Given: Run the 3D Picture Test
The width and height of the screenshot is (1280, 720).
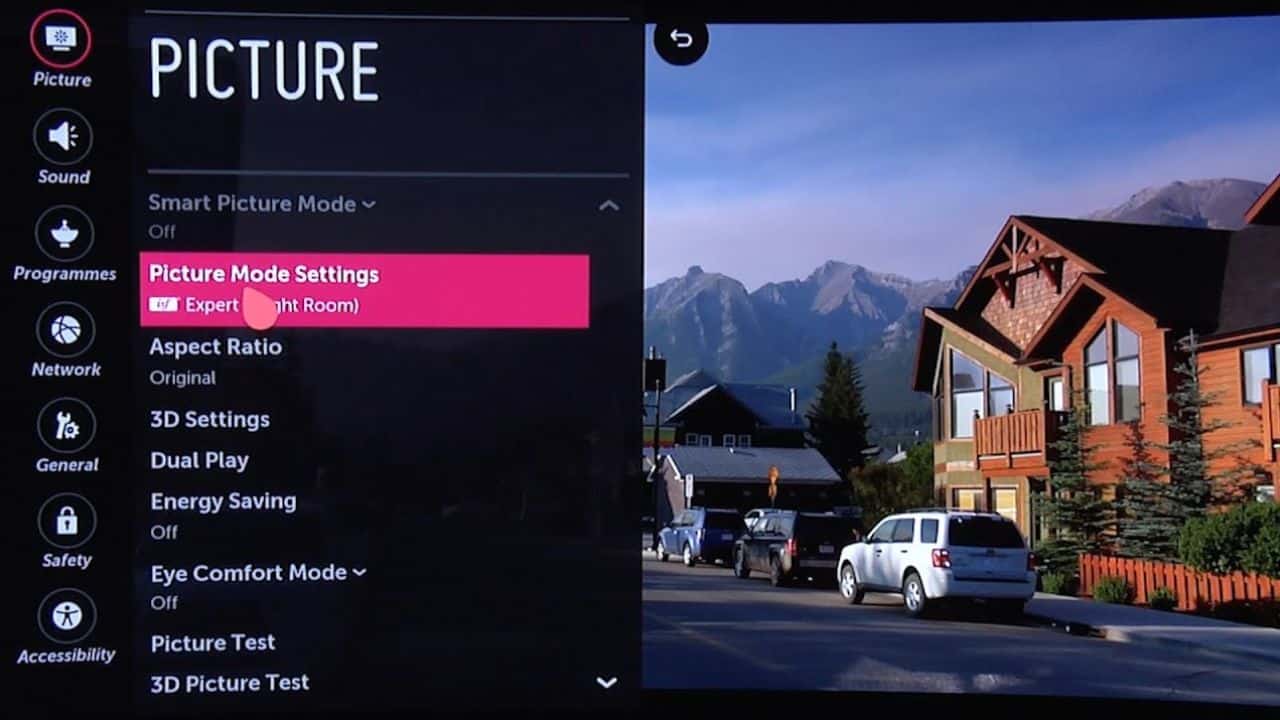Looking at the screenshot, I should [230, 683].
